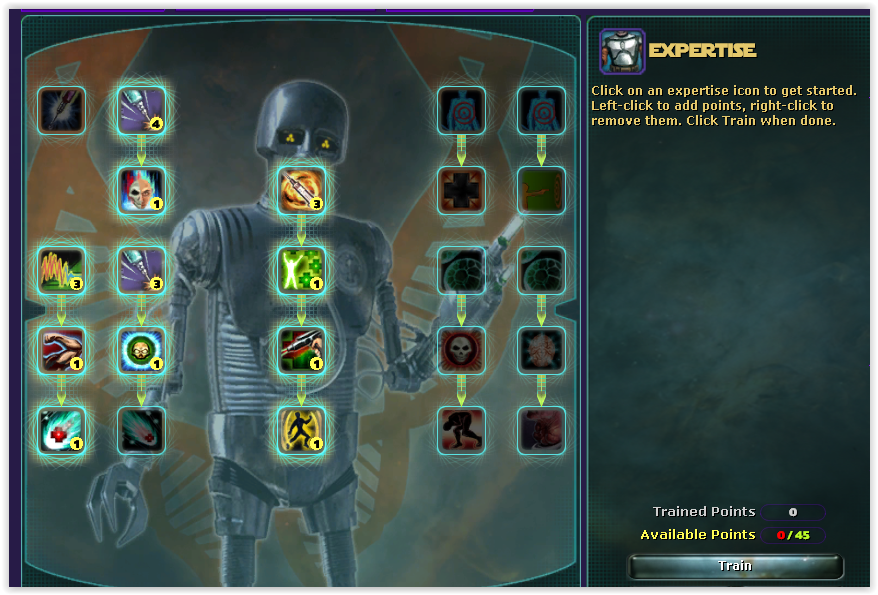Viewport: 878px width, 595px height.
Task: Select the orange swirl syringe expertise
Action: [301, 190]
